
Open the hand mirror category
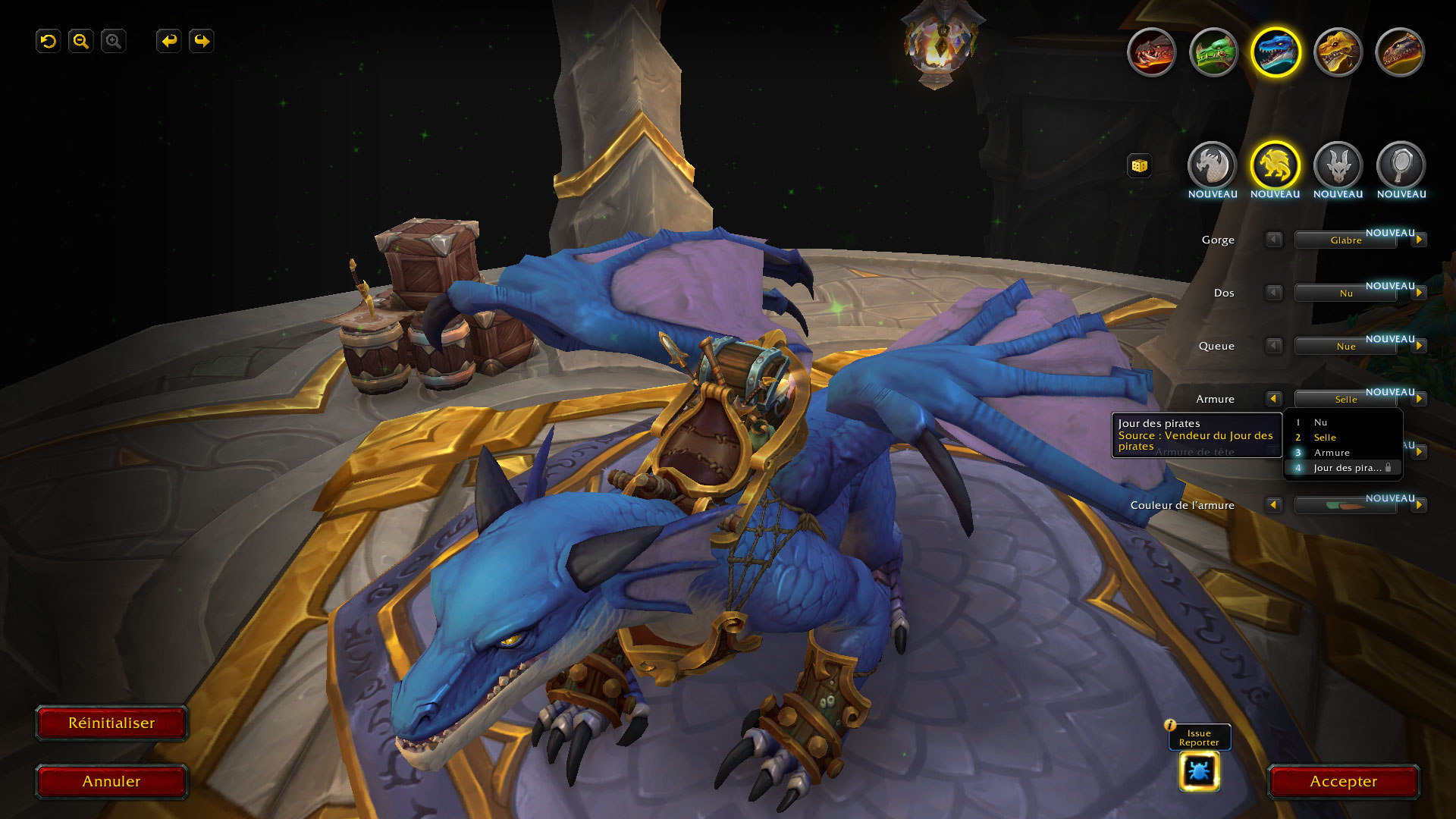[x=1401, y=165]
